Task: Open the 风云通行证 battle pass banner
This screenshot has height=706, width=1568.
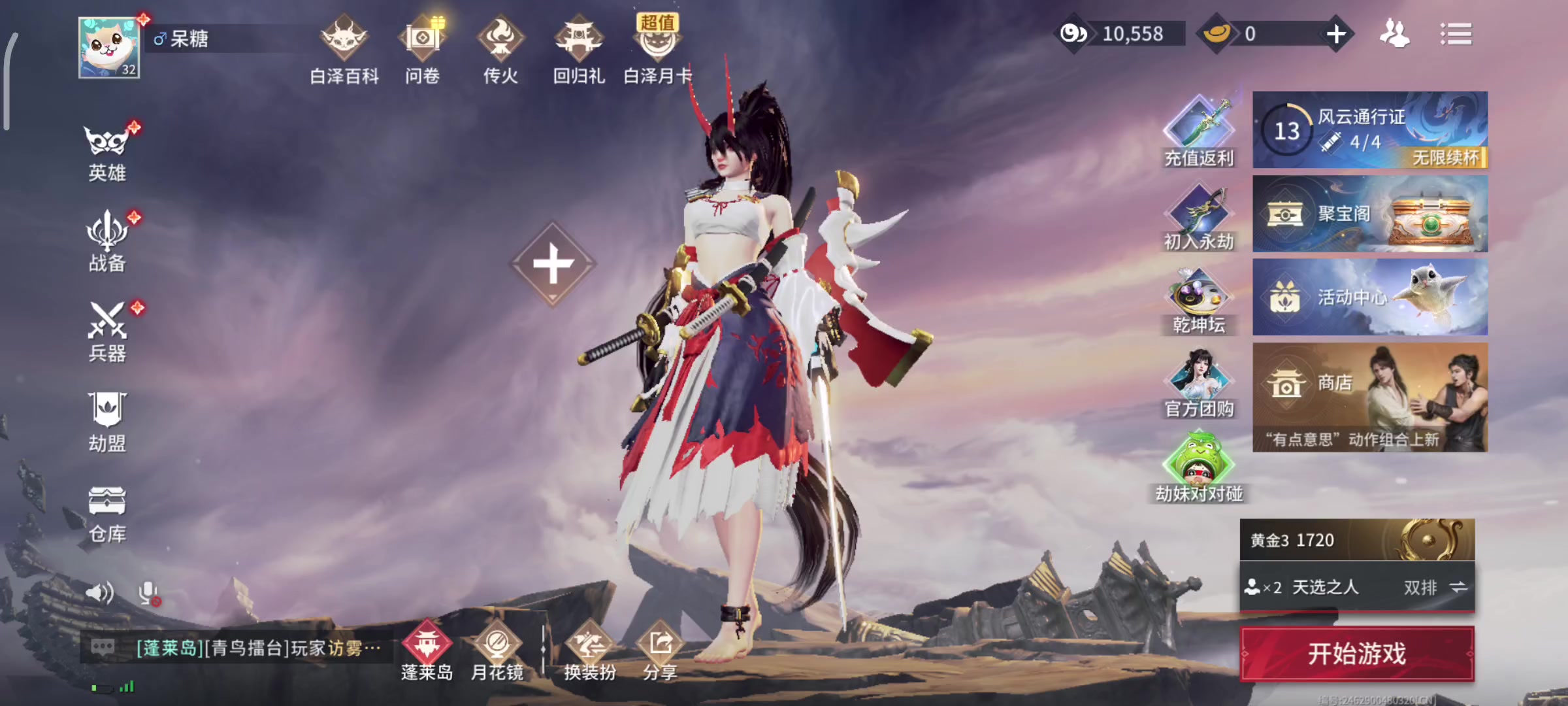Action: click(x=1370, y=129)
